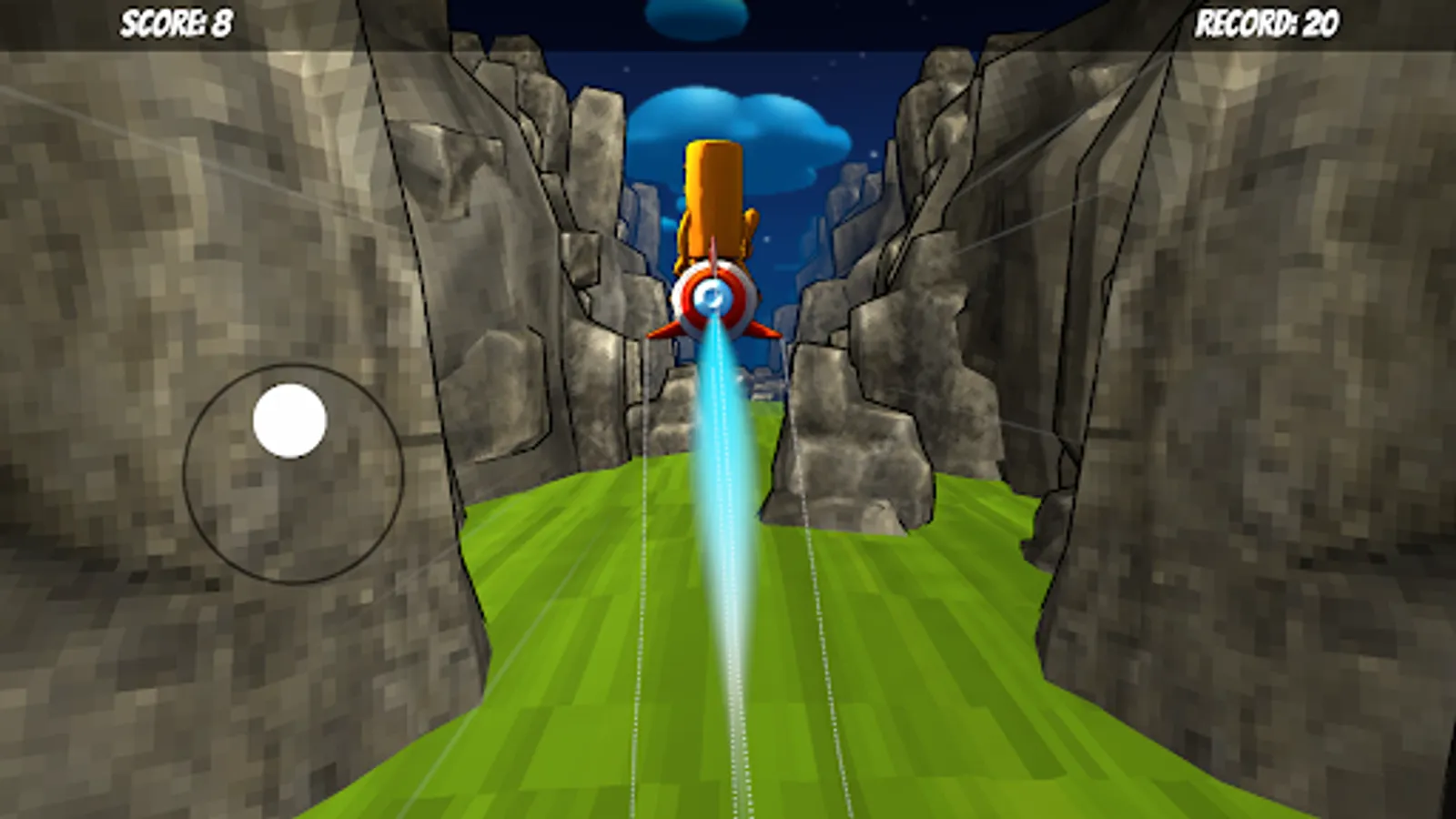Tap the rocket's exhaust trail
Image resolution: width=1456 pixels, height=819 pixels.
tap(723, 500)
